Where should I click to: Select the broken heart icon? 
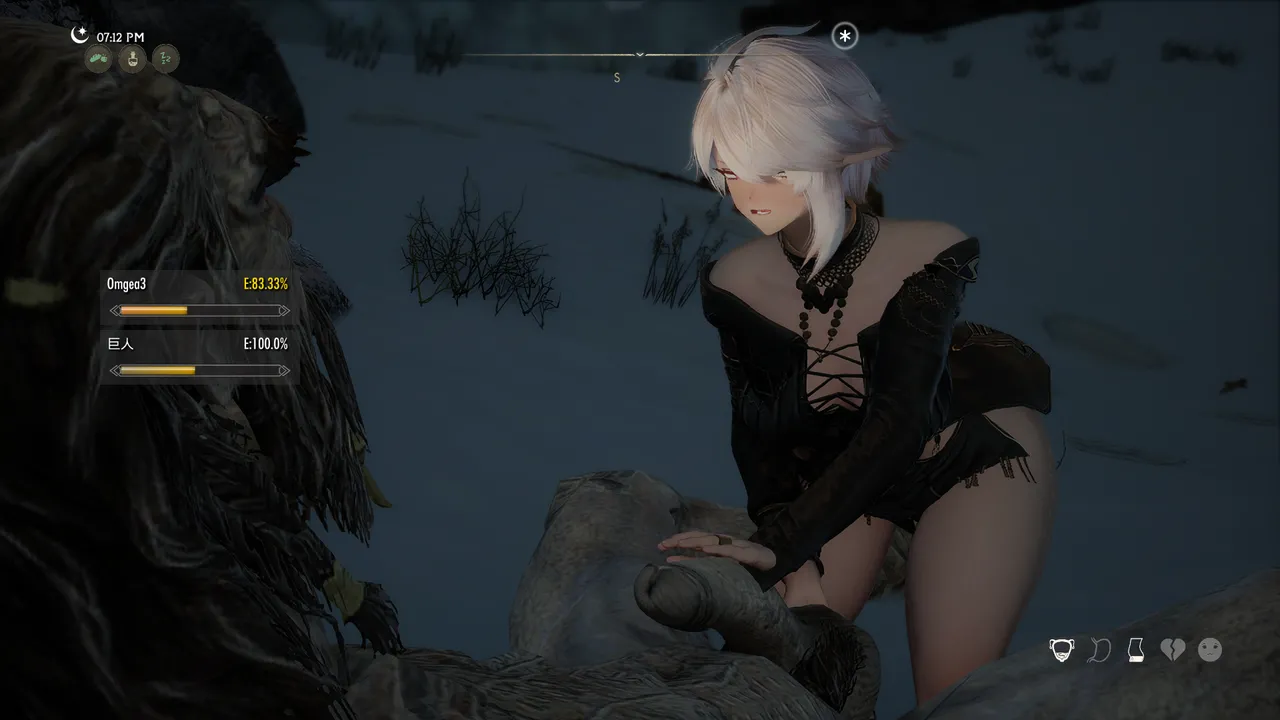point(1172,650)
